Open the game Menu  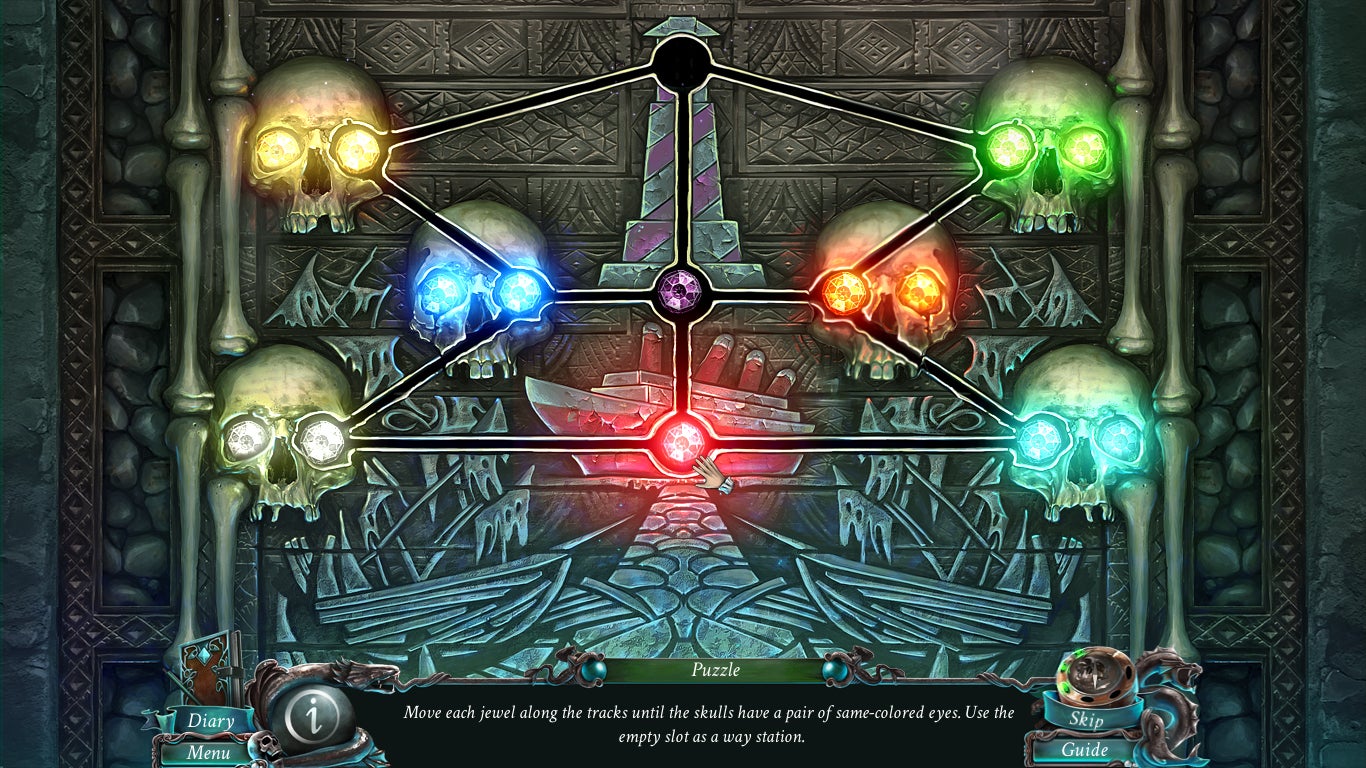tap(208, 751)
